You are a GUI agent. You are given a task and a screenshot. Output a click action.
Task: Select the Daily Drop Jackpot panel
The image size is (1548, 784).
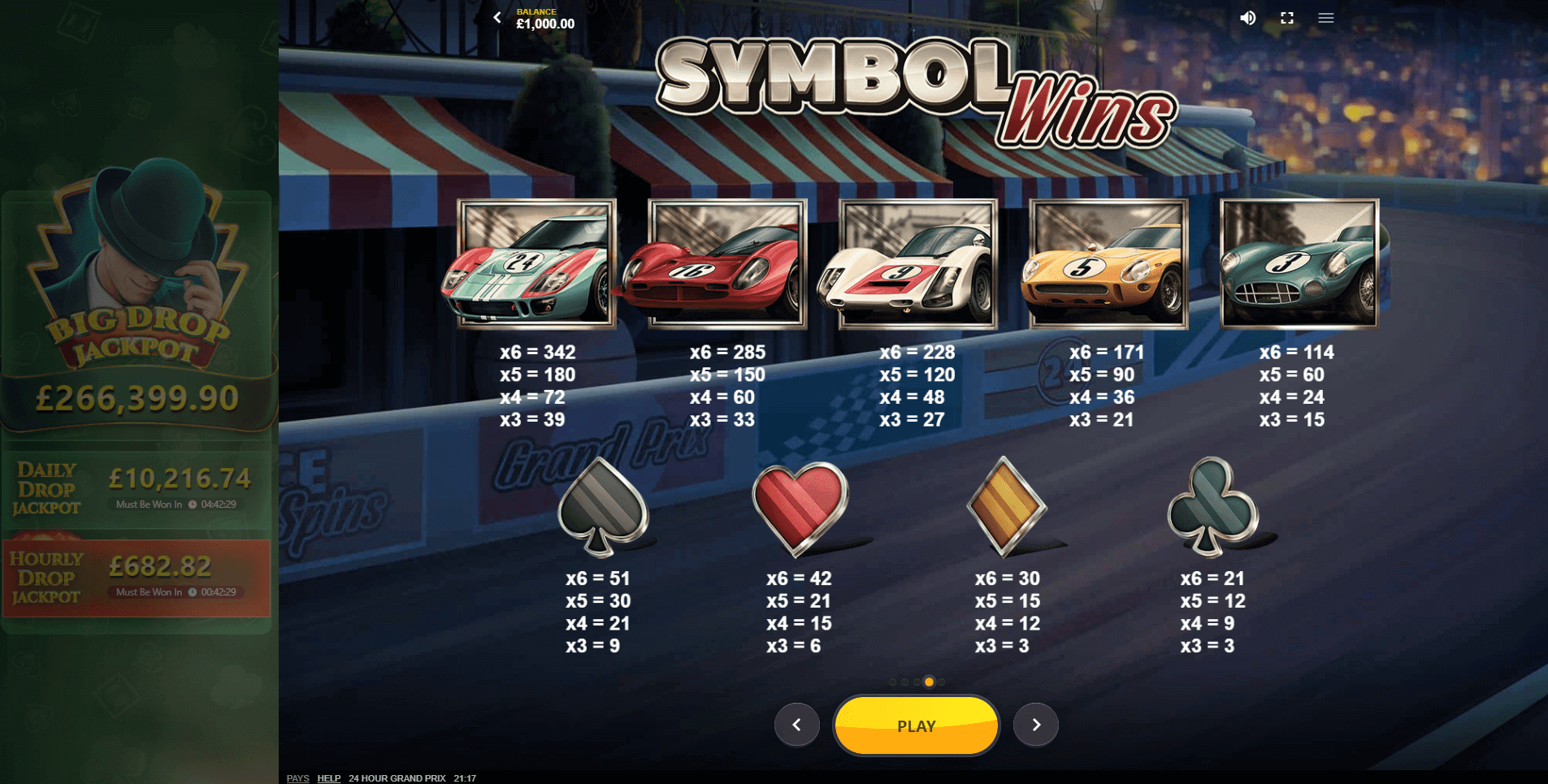click(x=137, y=488)
